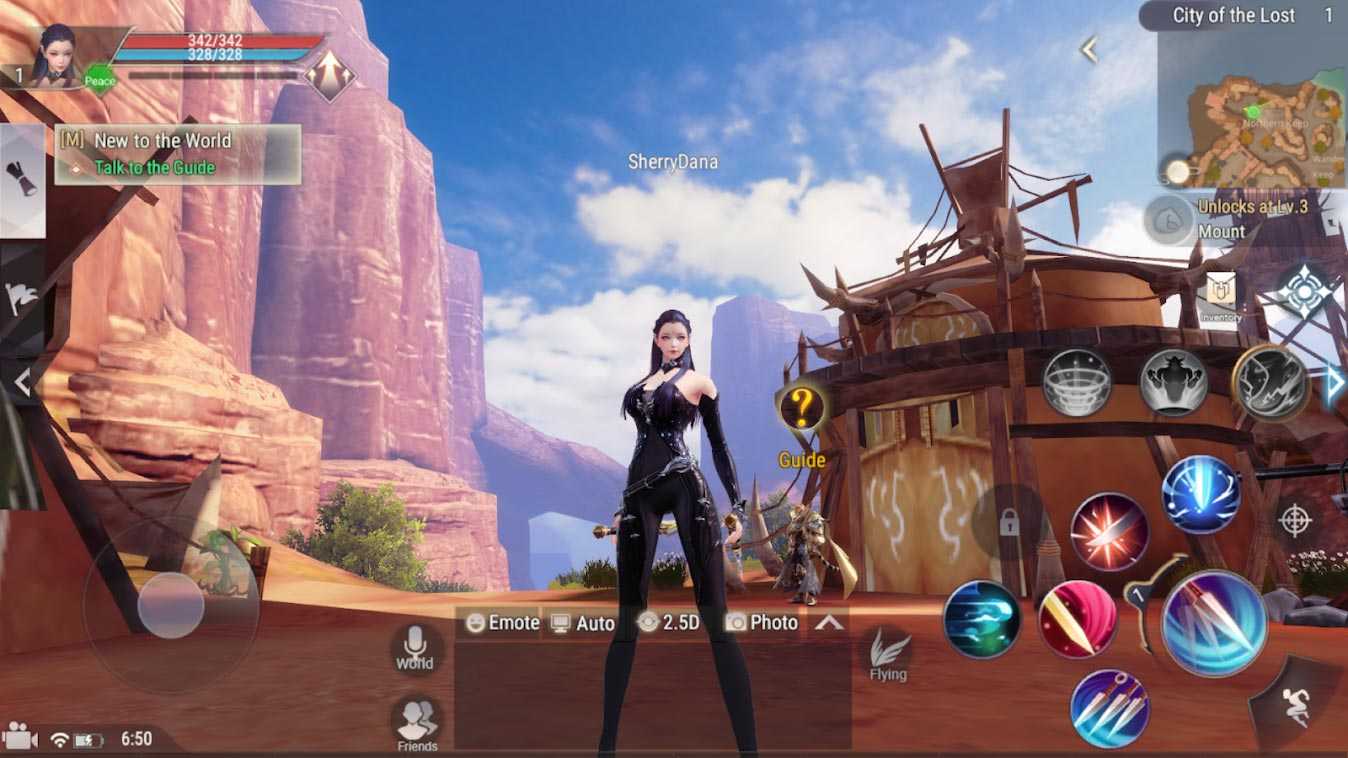
Task: Switch the 2.5D camera view
Action: [x=668, y=623]
